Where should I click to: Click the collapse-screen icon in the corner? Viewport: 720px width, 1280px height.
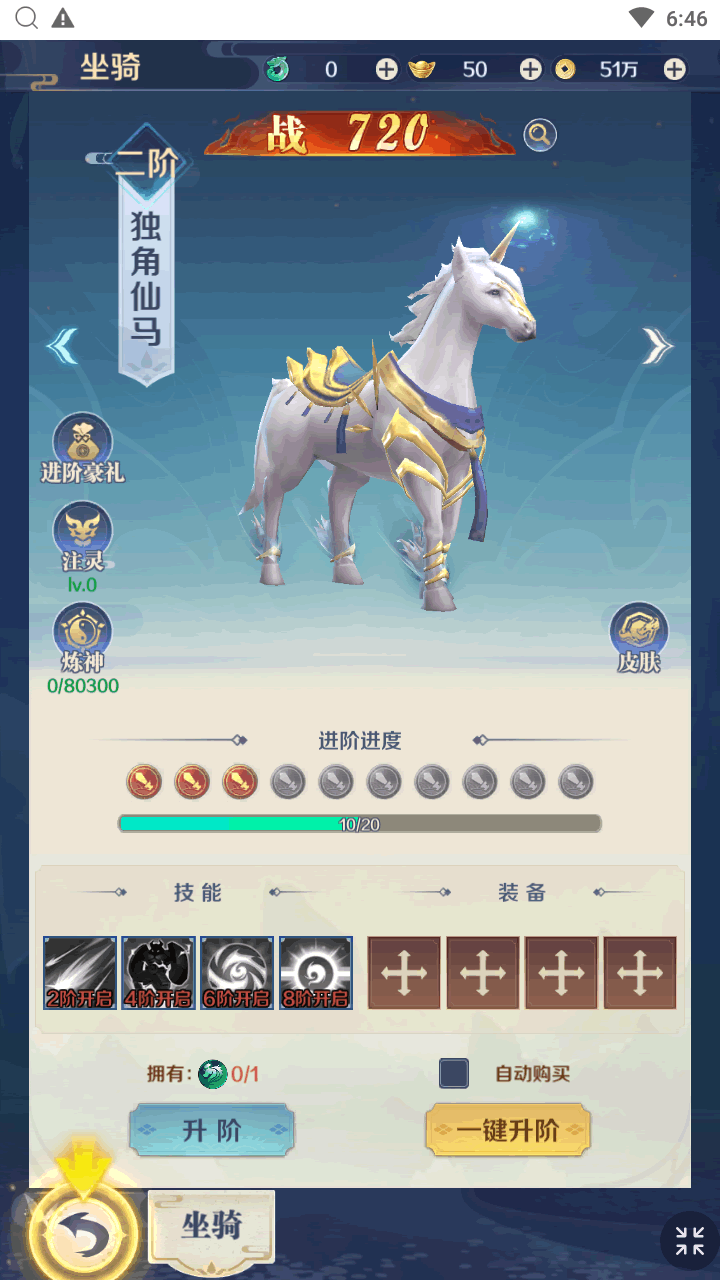[x=689, y=1241]
